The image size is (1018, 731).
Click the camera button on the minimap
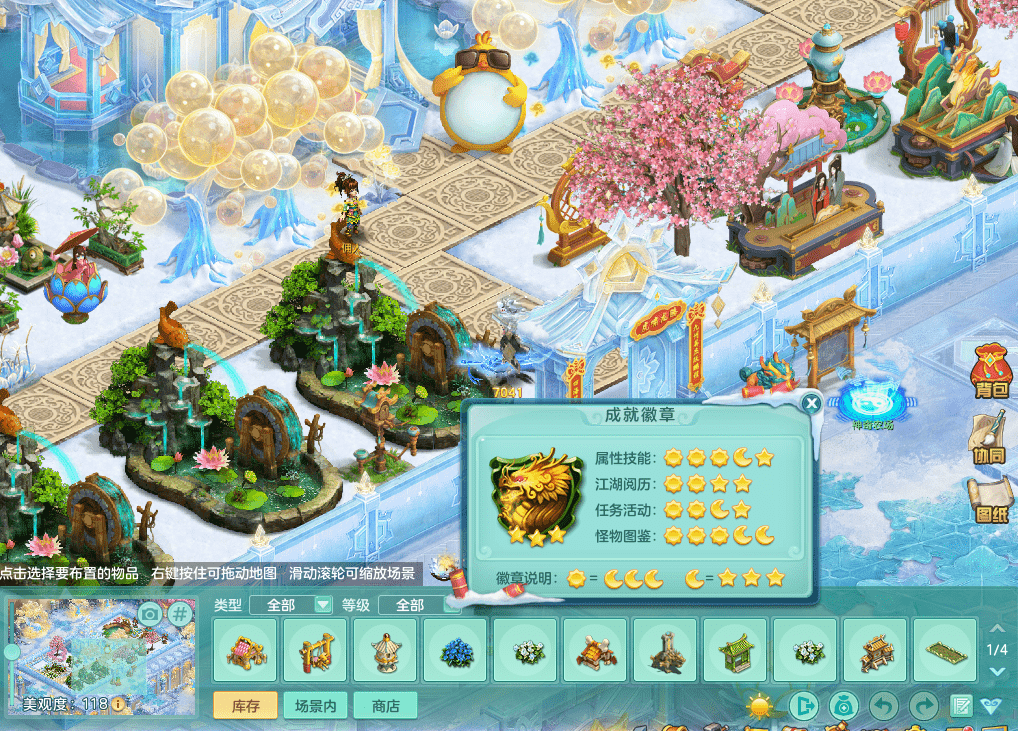(x=150, y=613)
